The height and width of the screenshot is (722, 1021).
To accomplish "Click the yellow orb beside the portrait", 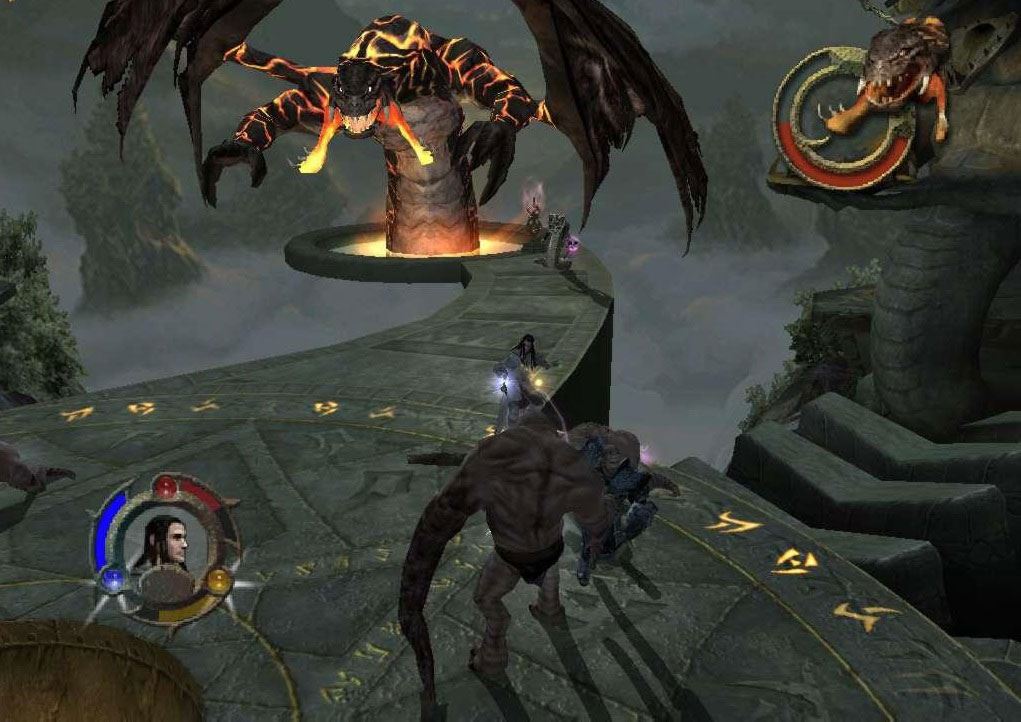I will (x=219, y=578).
